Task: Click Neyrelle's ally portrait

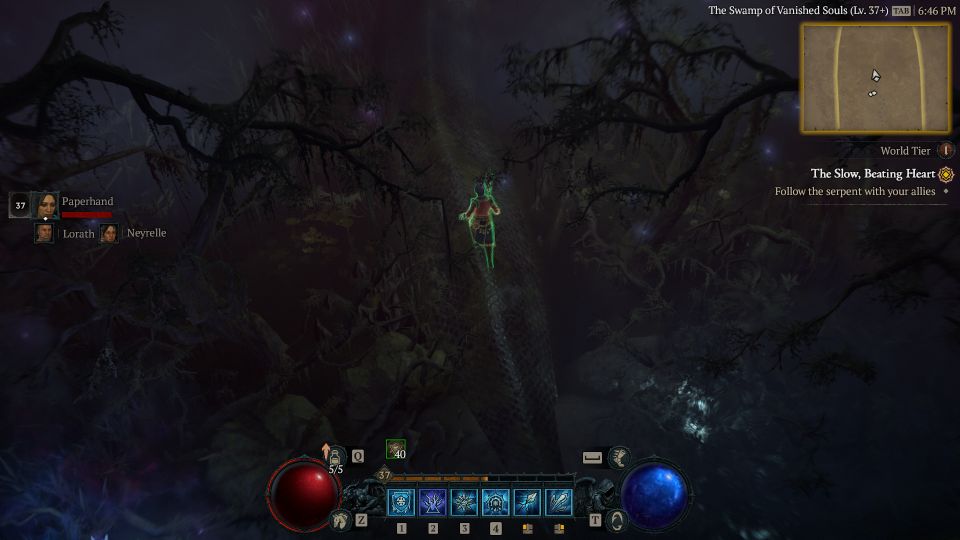Action: [x=109, y=233]
